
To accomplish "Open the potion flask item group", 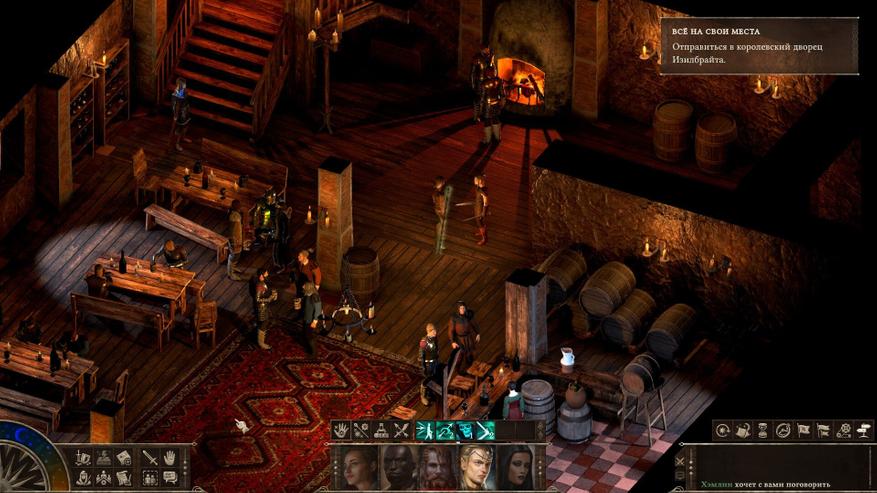I will click(x=382, y=431).
